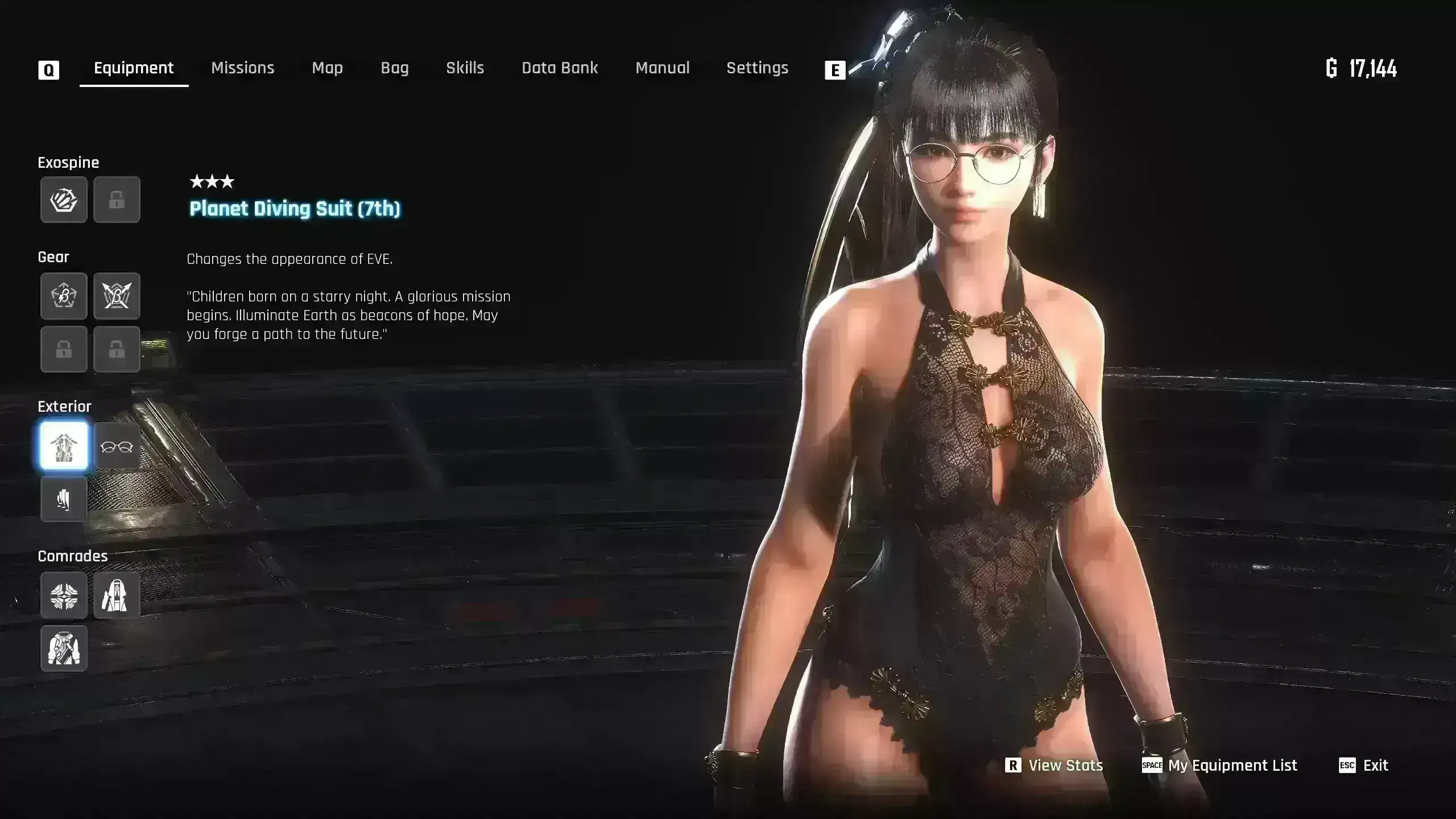Screen dimensions: 1456x819
Task: Switch to the Missions tab
Action: pos(242,68)
